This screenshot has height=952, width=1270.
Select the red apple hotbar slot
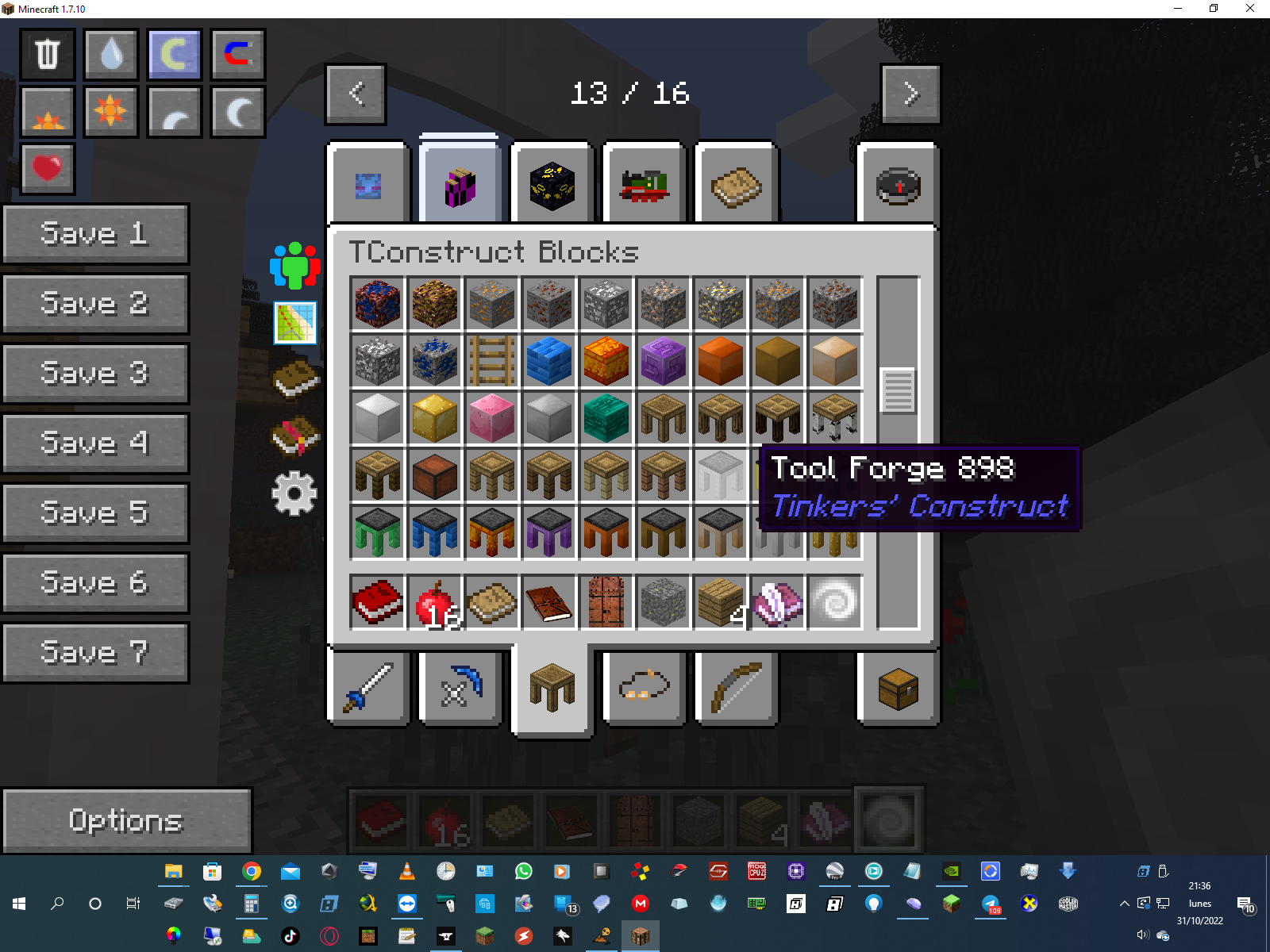435,602
